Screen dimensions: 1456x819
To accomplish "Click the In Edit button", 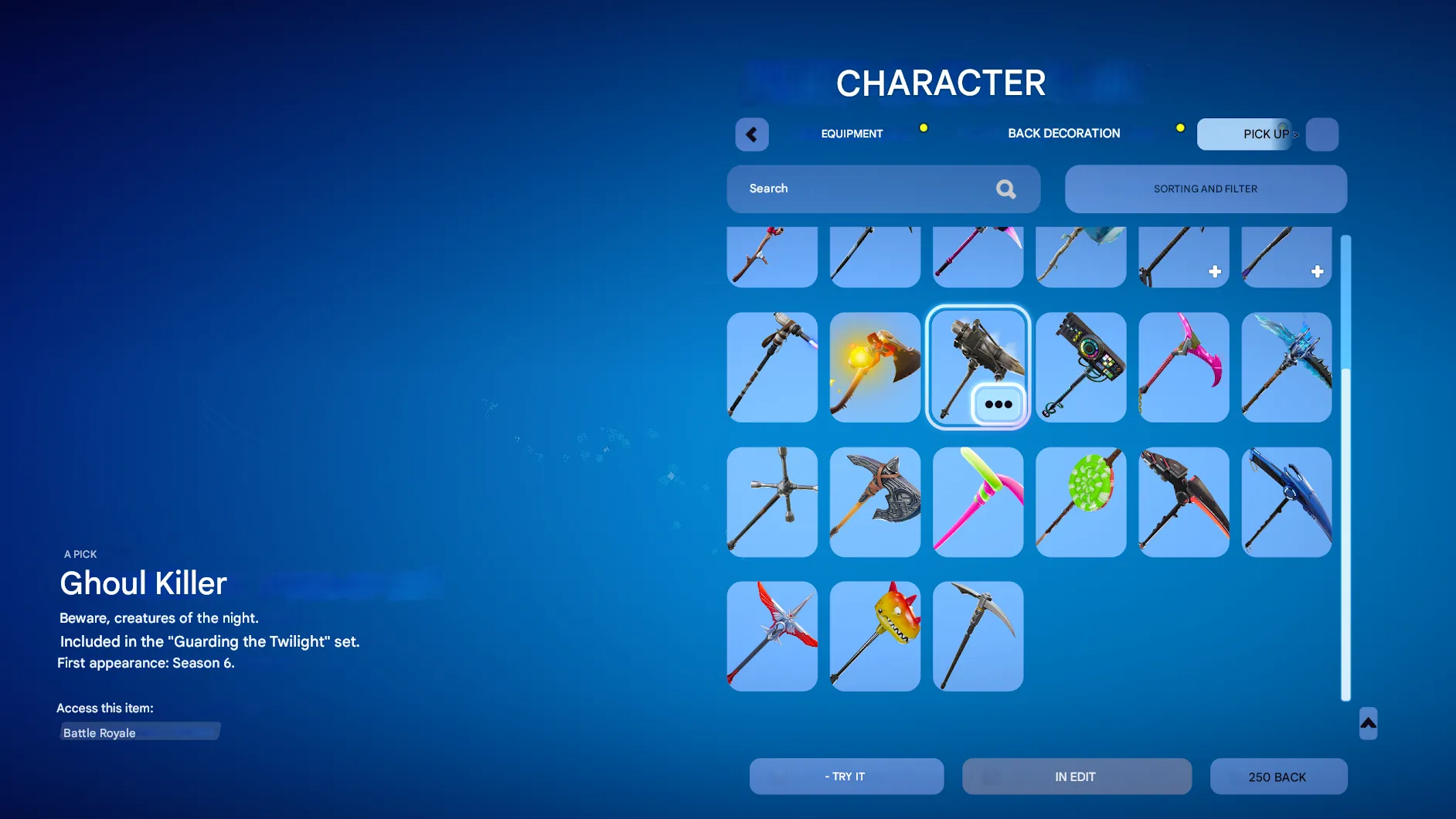I will coord(1076,776).
